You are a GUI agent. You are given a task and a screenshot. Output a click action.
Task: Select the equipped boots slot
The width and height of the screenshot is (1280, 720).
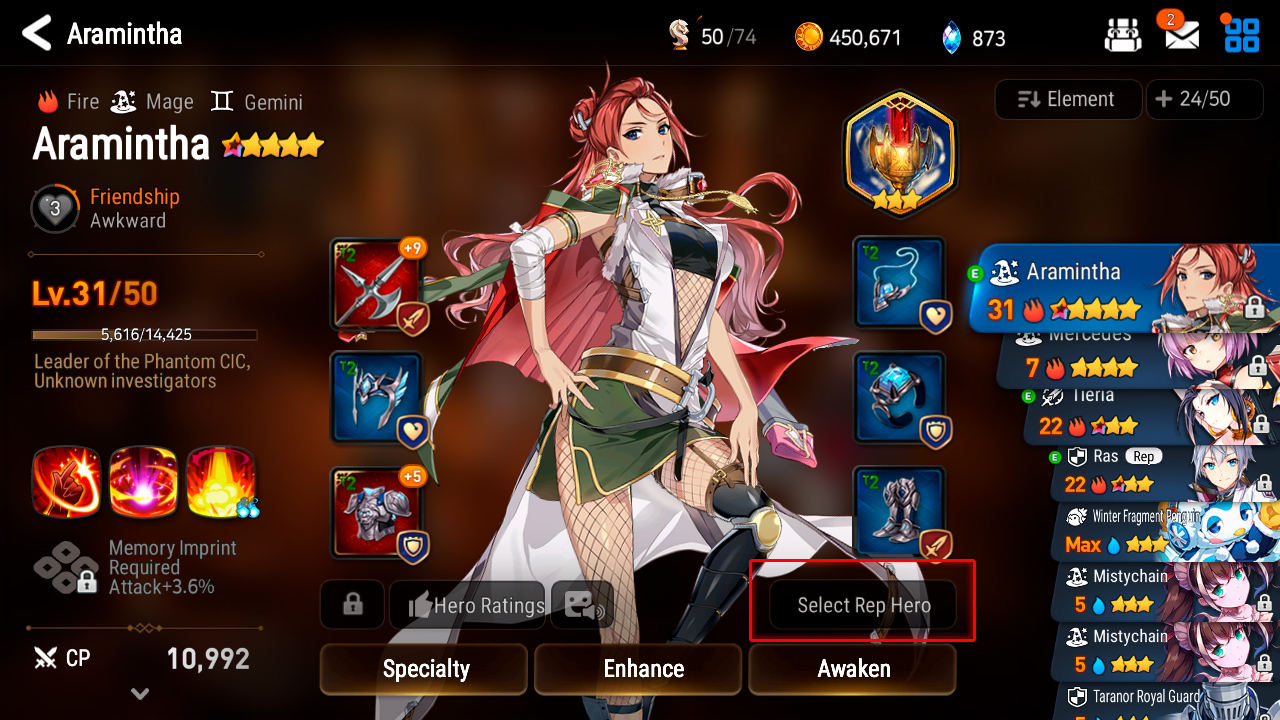899,512
